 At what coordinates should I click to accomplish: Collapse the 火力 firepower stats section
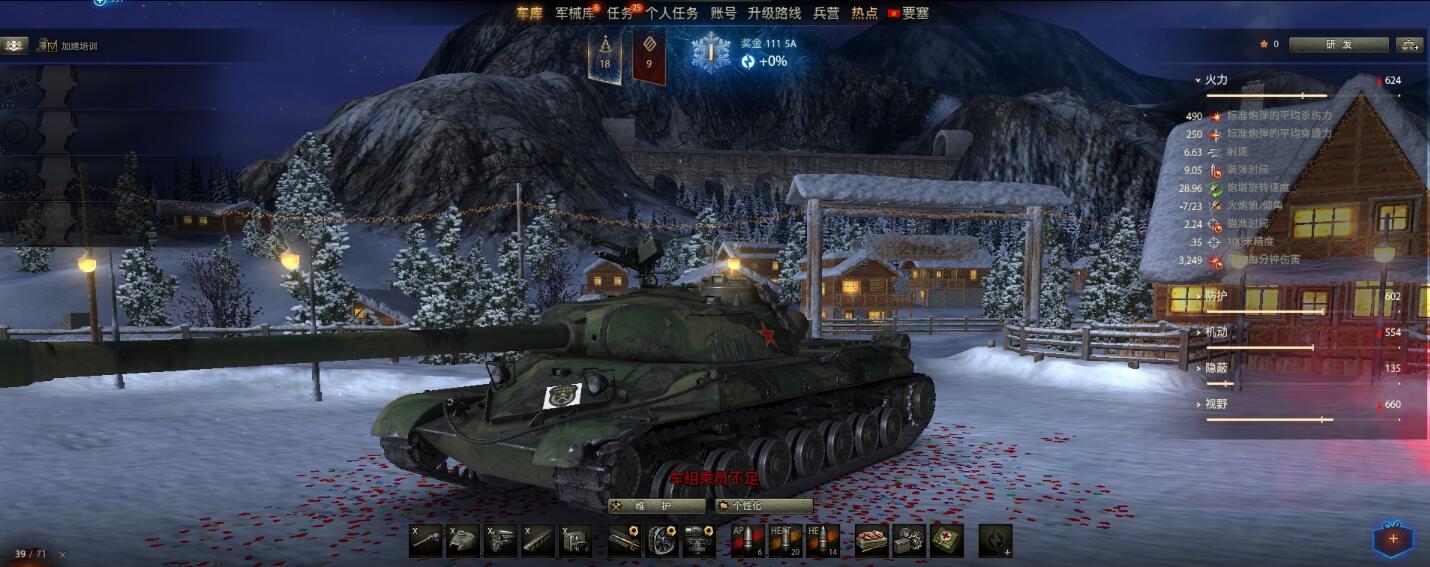pos(1216,80)
